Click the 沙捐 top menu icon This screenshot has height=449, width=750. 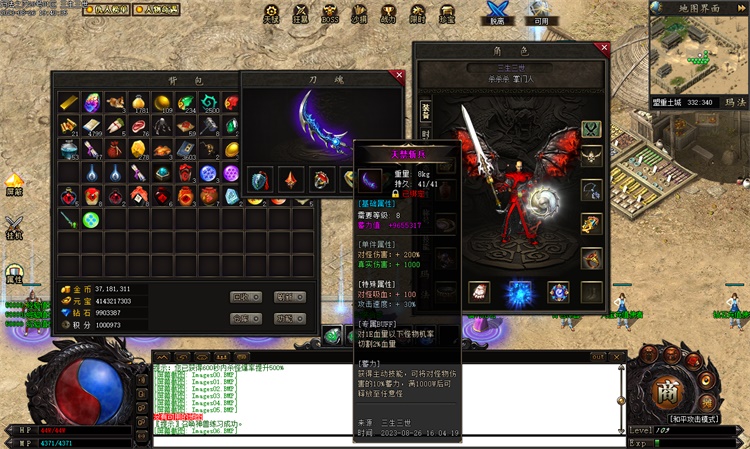[x=359, y=14]
